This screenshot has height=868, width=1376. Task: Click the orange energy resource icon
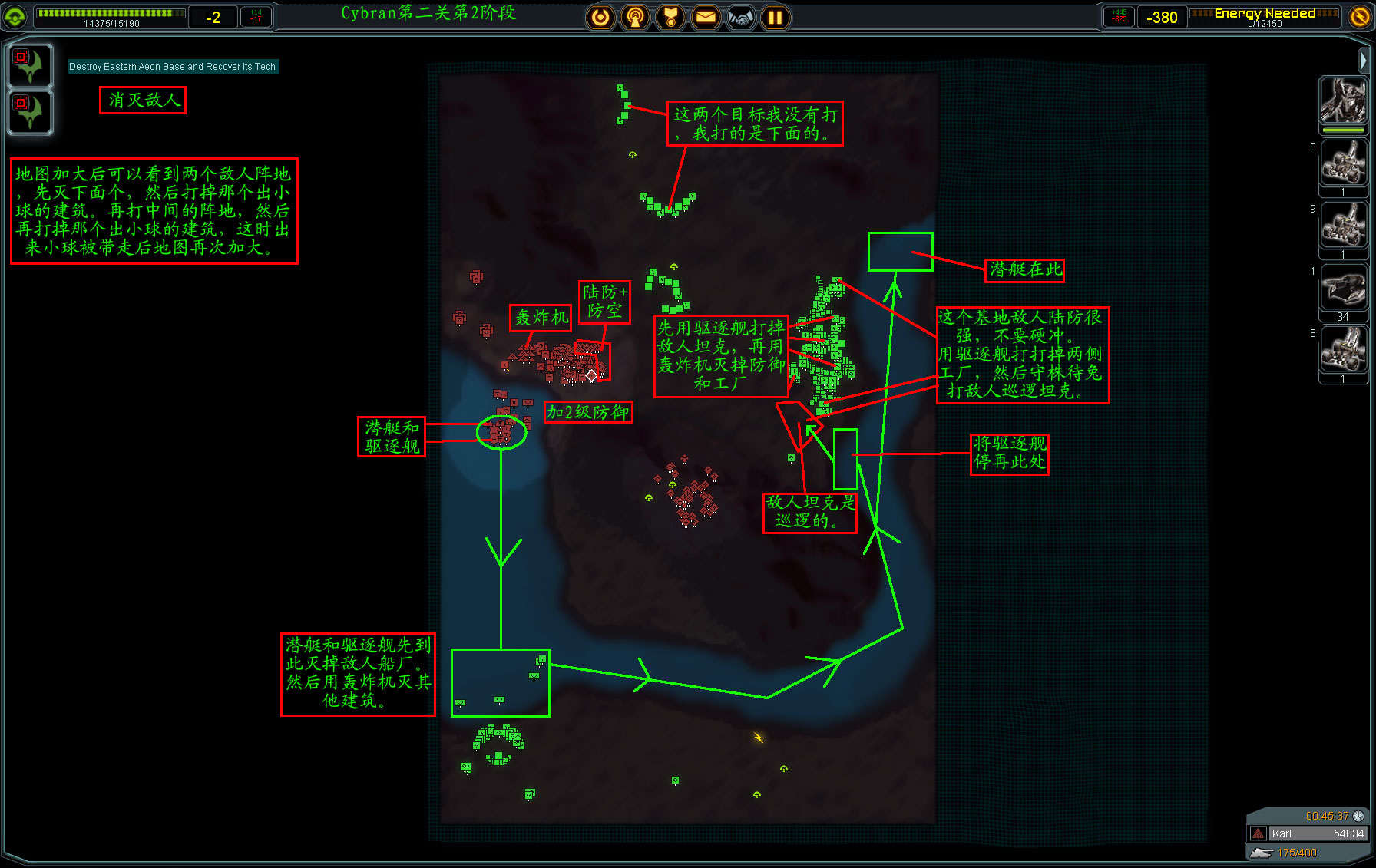(1360, 16)
